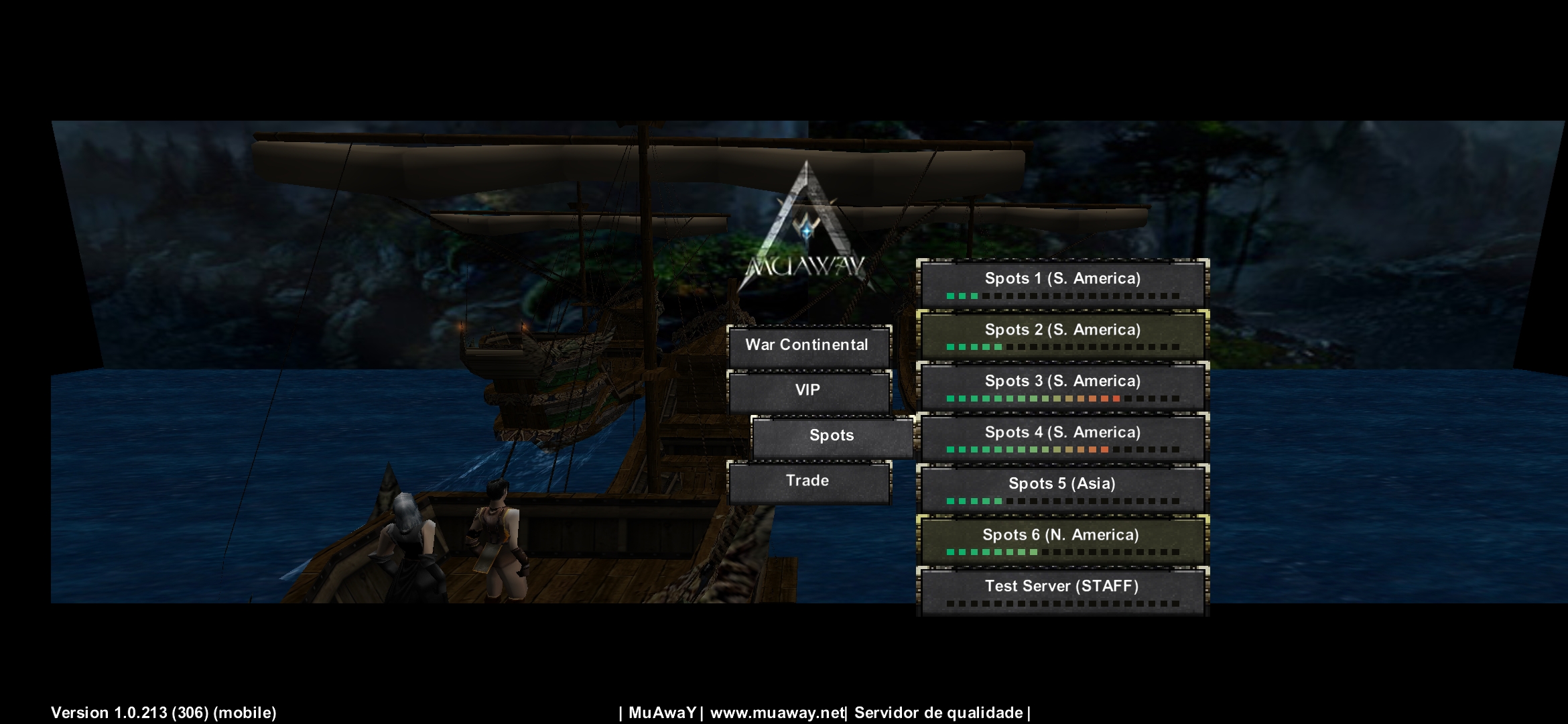Select the War Continental server group
Screen dimensions: 1568x724
(x=809, y=346)
